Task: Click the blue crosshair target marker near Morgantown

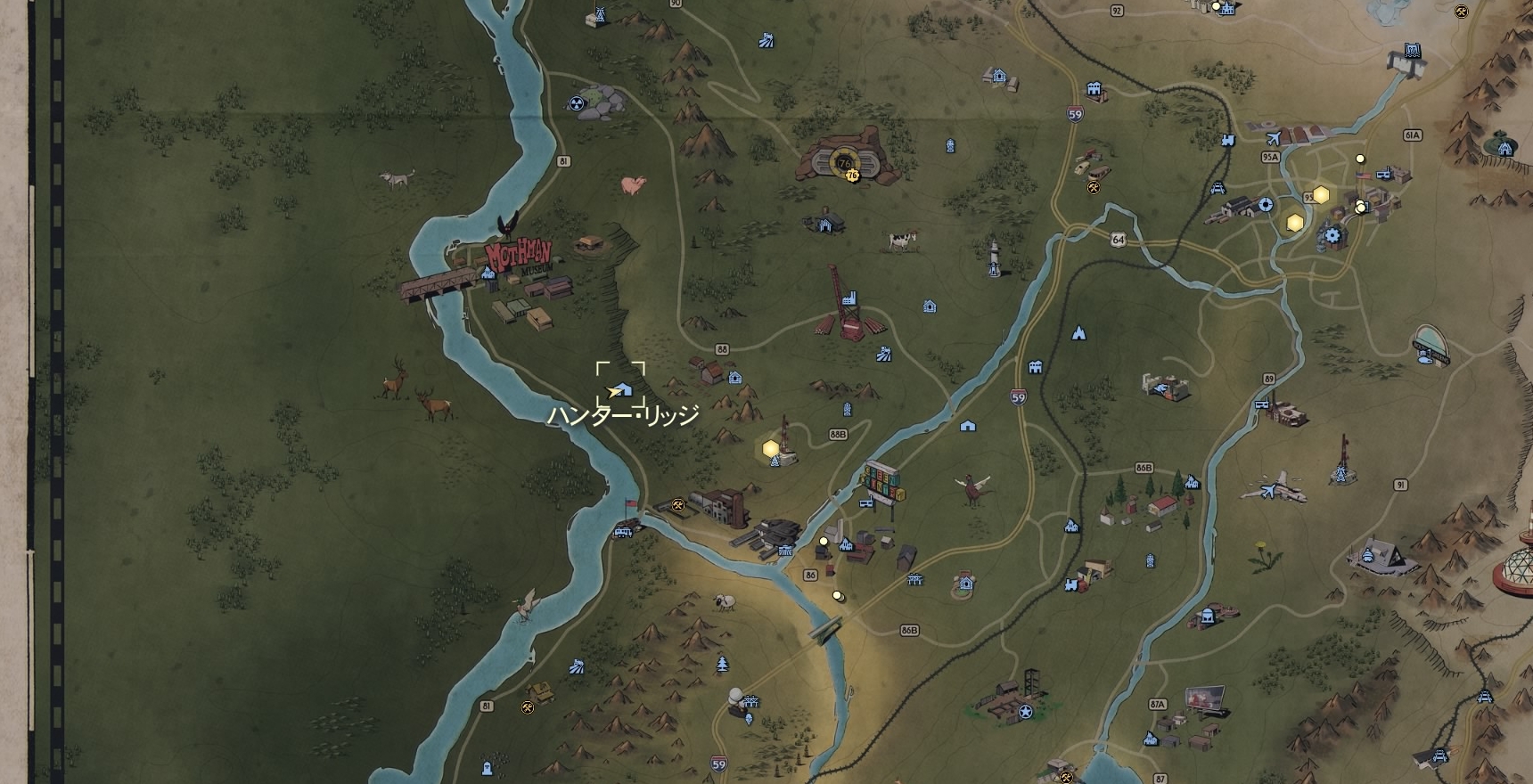Action: tap(1266, 205)
